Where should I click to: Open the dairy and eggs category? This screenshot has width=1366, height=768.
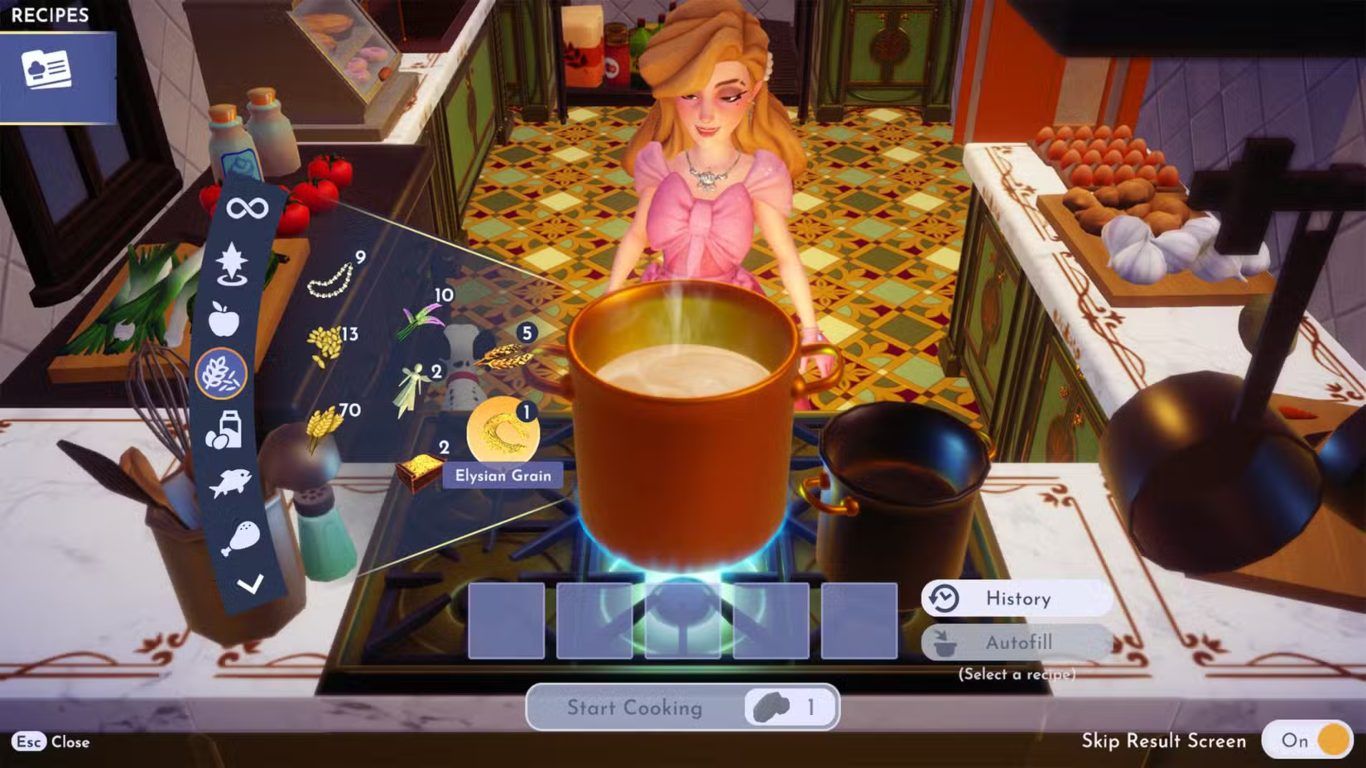pos(223,429)
